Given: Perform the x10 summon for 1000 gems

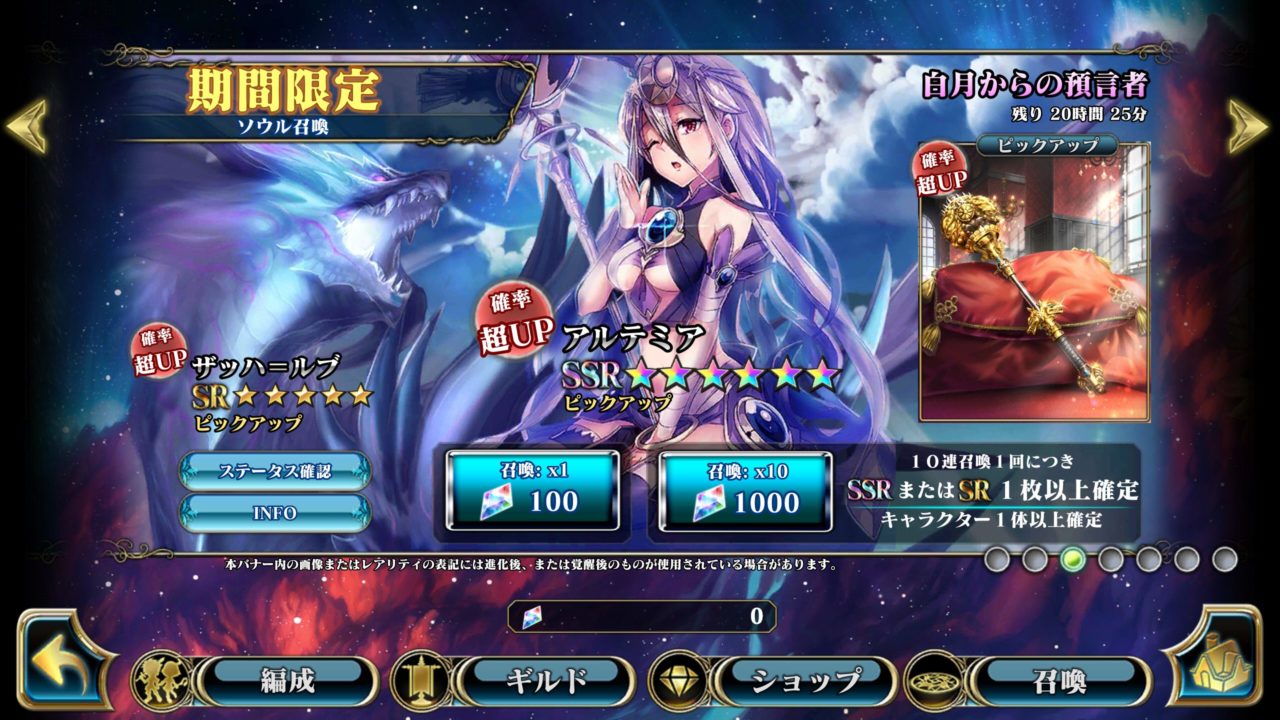Looking at the screenshot, I should tap(745, 490).
